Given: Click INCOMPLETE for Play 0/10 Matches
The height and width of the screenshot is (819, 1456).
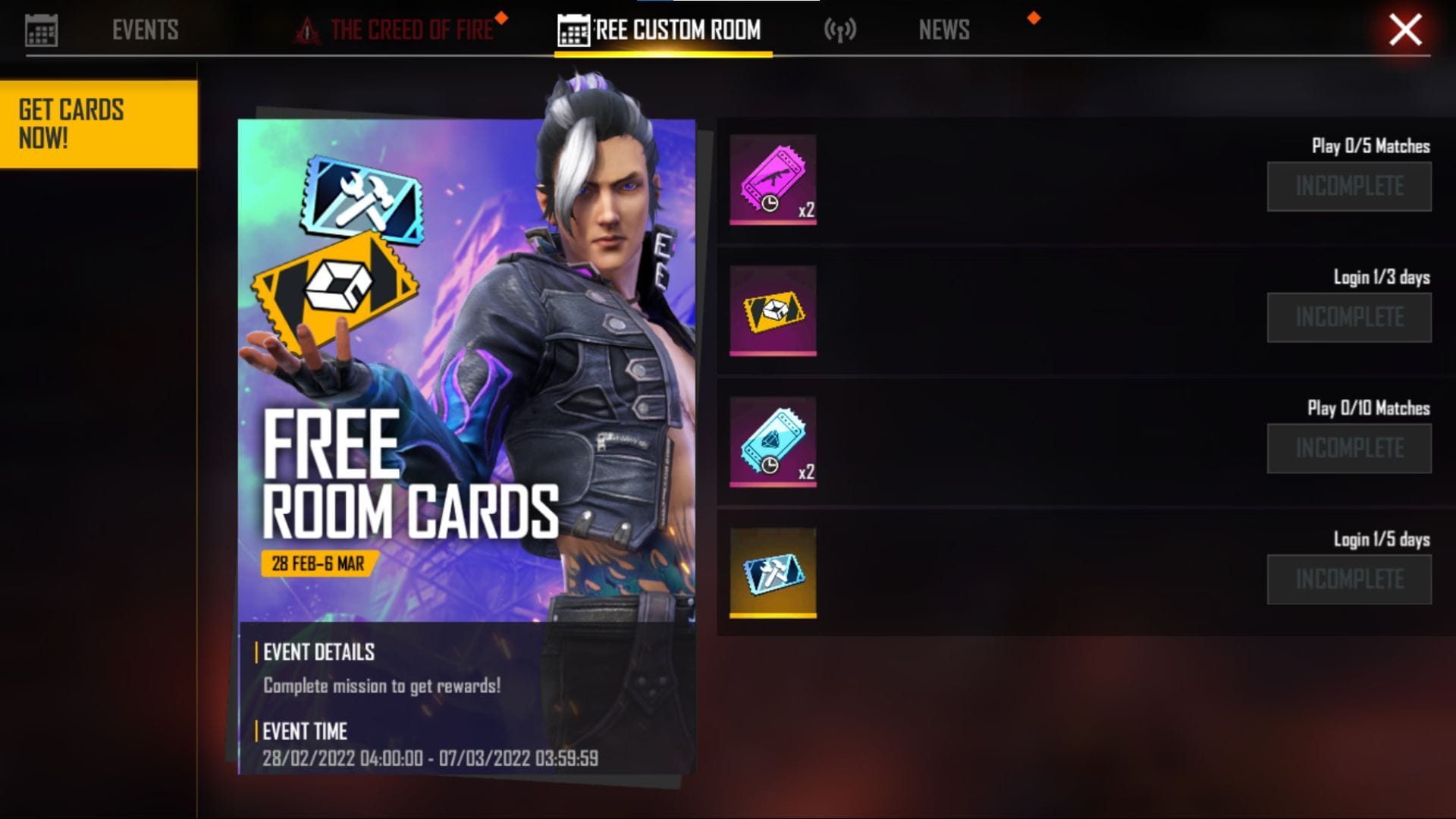Looking at the screenshot, I should click(1349, 448).
